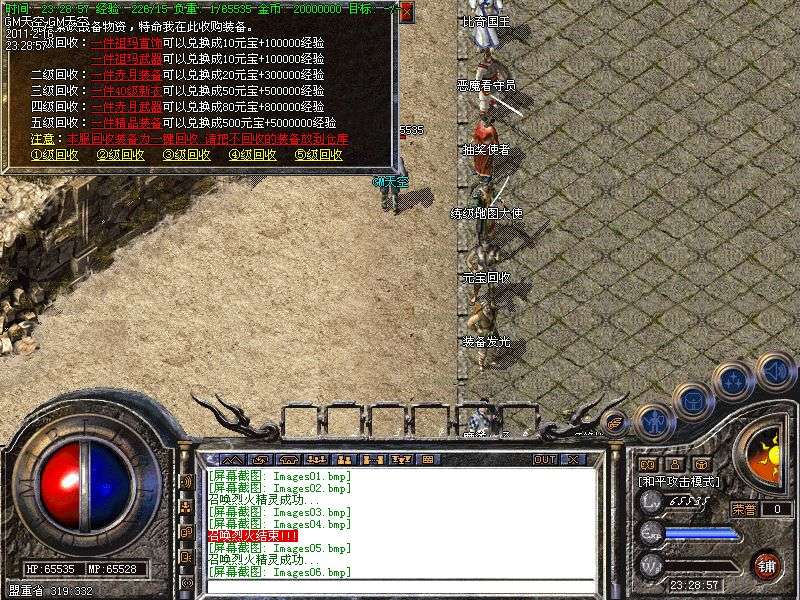Screen dimensions: 800x600
Task: Toggle the 和平攻击模式 attack mode label
Action: pyautogui.click(x=680, y=481)
